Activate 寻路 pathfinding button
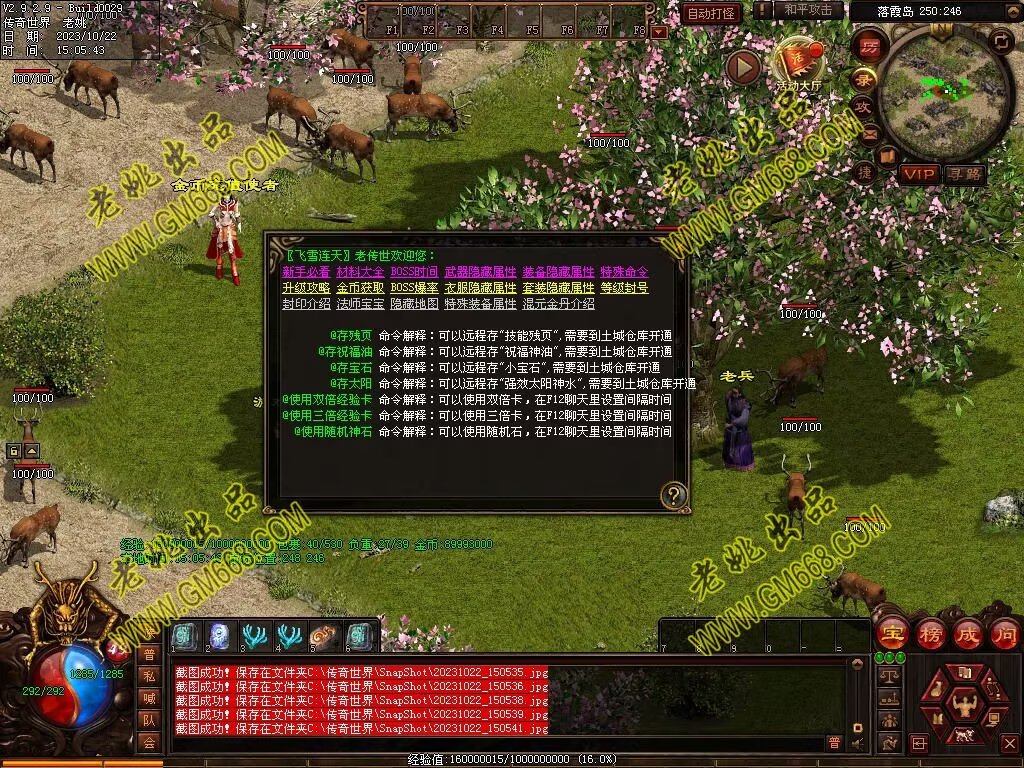 [x=965, y=174]
